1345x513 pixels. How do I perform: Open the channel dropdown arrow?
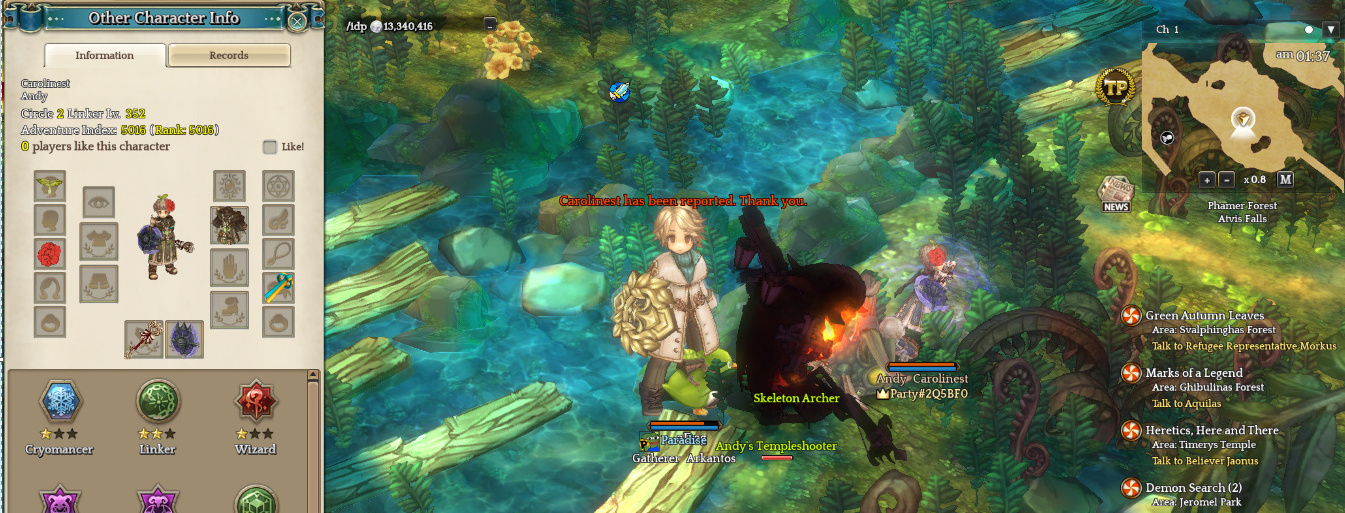point(1330,30)
